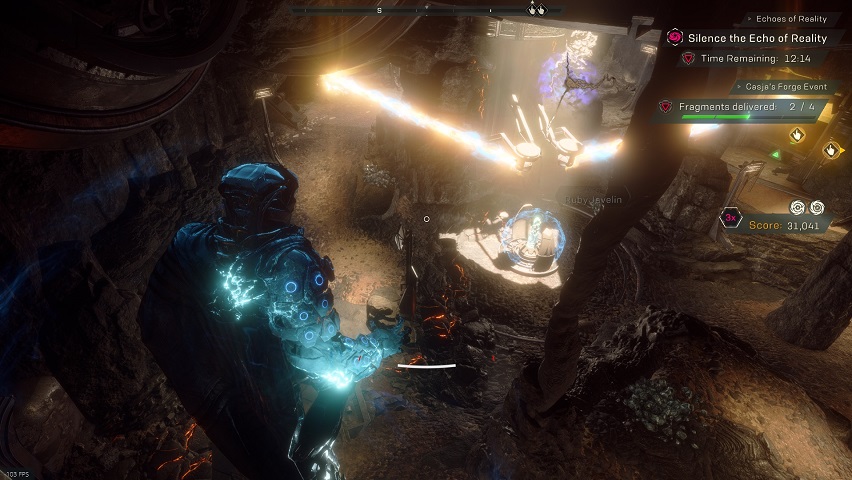This screenshot has width=852, height=480.
Task: Select the Ruby Javelin player nameplate
Action: coord(593,199)
